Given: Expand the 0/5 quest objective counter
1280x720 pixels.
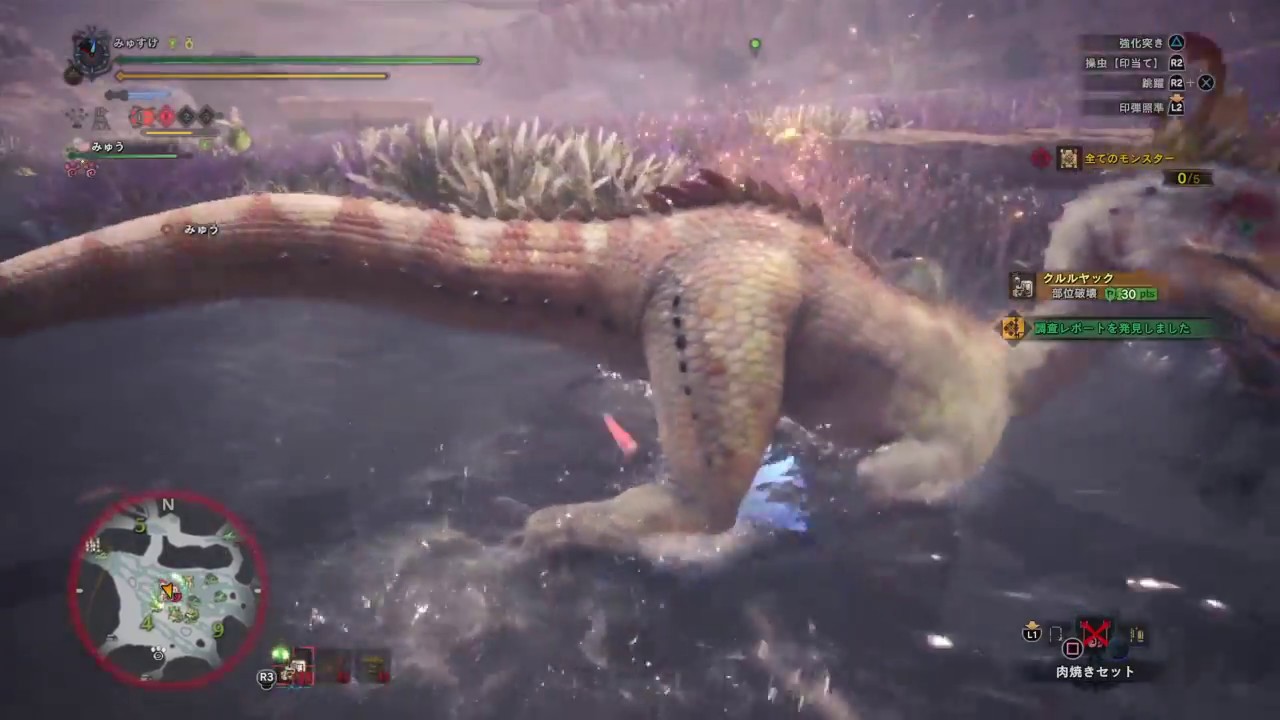Looking at the screenshot, I should (x=1189, y=178).
